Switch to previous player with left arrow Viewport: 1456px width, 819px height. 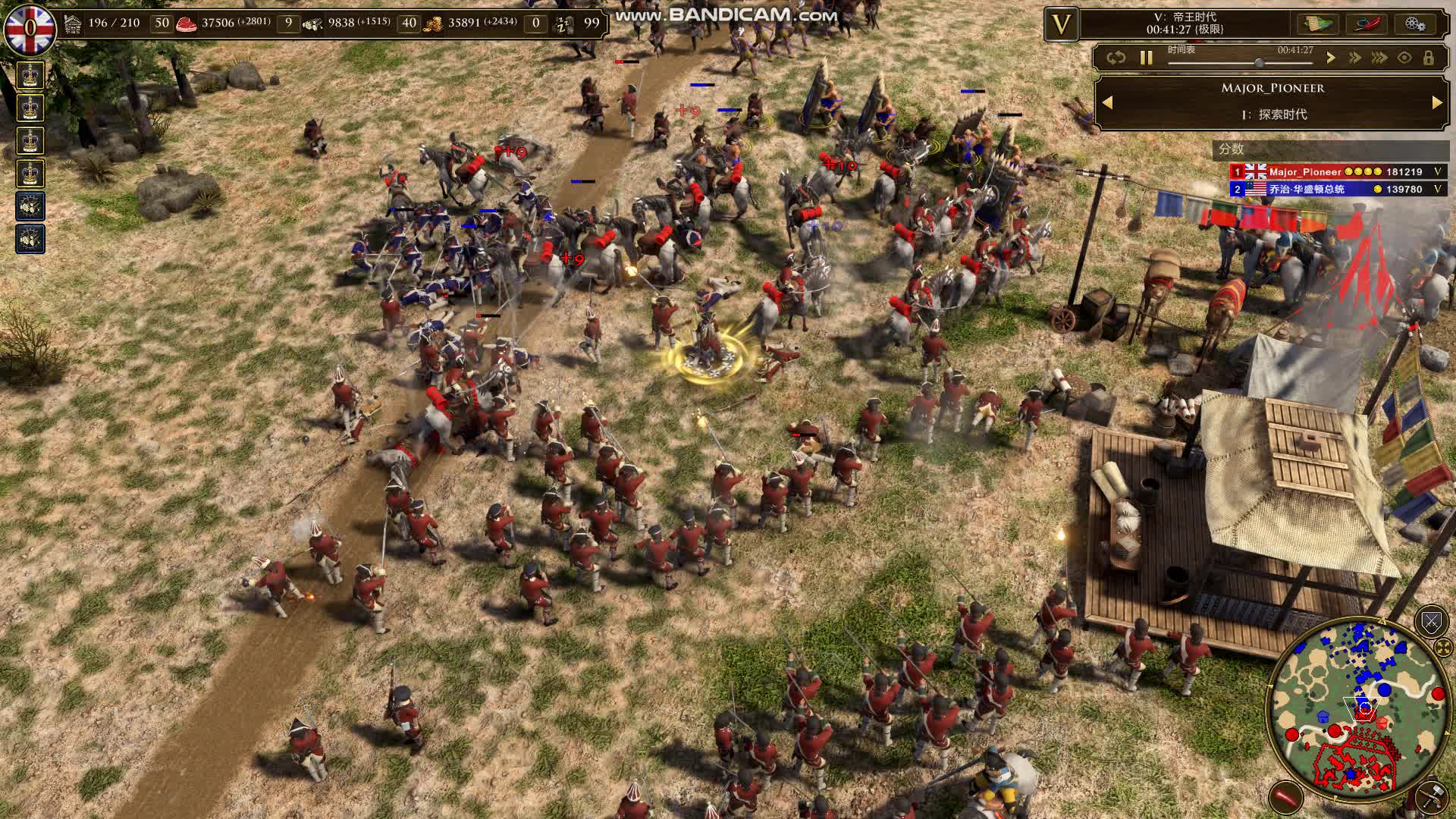(x=1107, y=102)
